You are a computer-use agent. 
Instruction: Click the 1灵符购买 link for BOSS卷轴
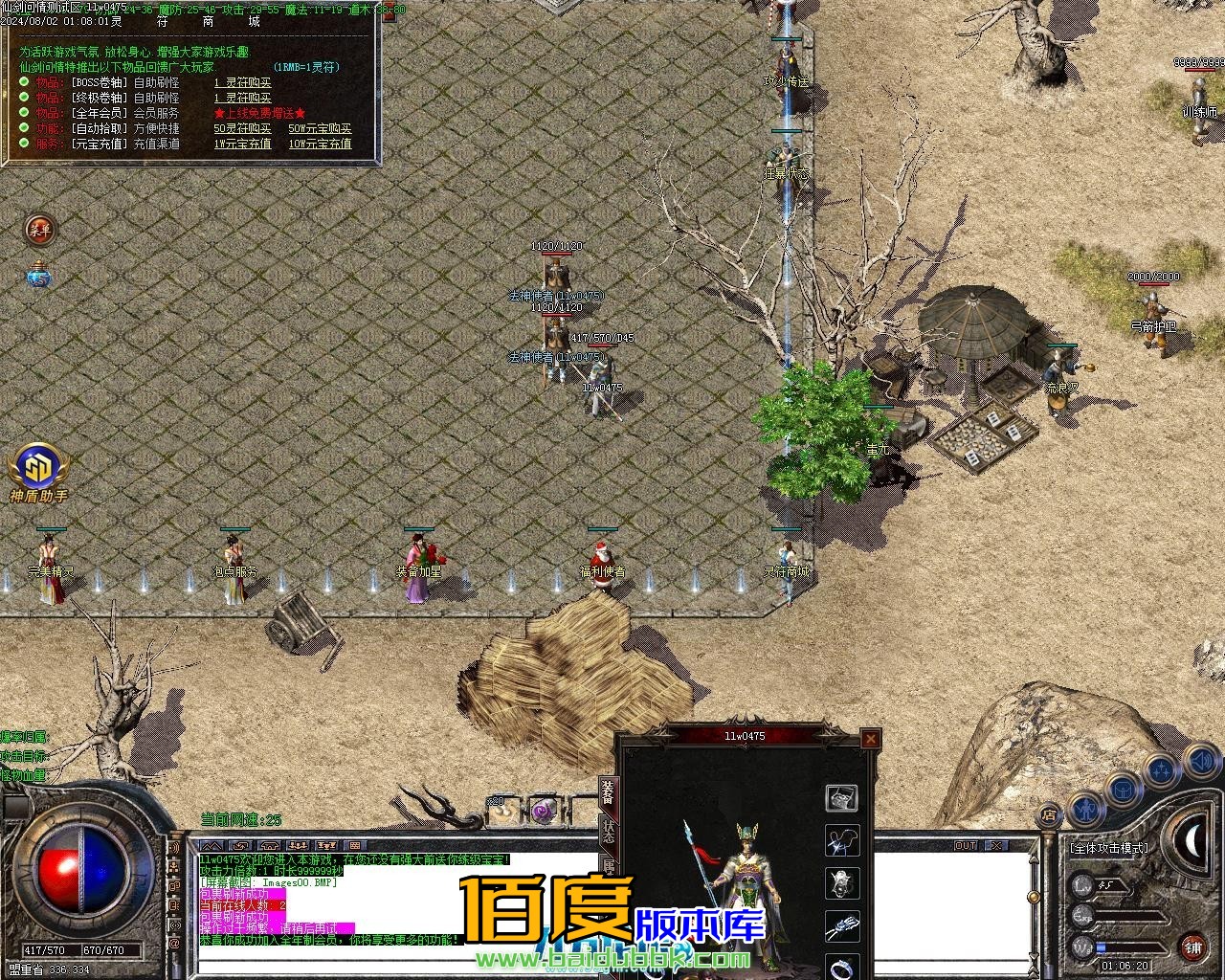[244, 83]
